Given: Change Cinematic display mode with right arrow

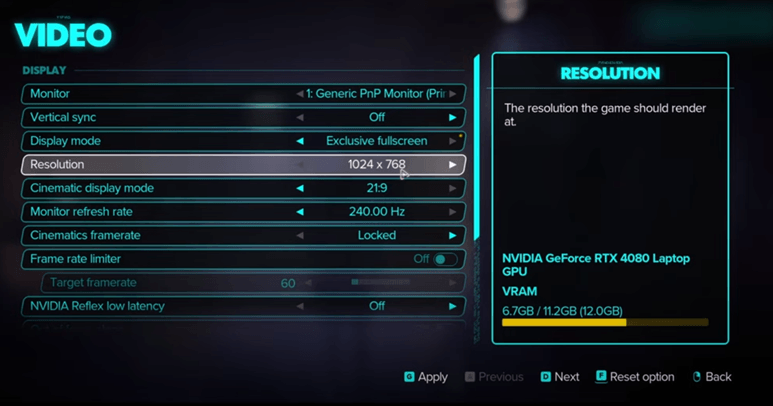Looking at the screenshot, I should [x=452, y=188].
